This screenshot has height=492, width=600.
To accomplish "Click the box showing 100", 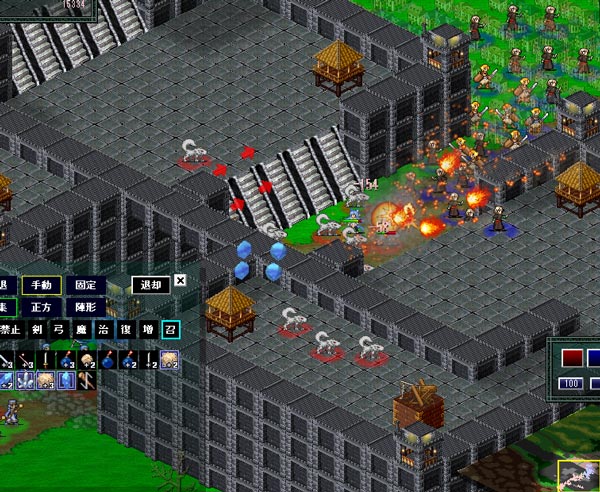I will coord(571,384).
